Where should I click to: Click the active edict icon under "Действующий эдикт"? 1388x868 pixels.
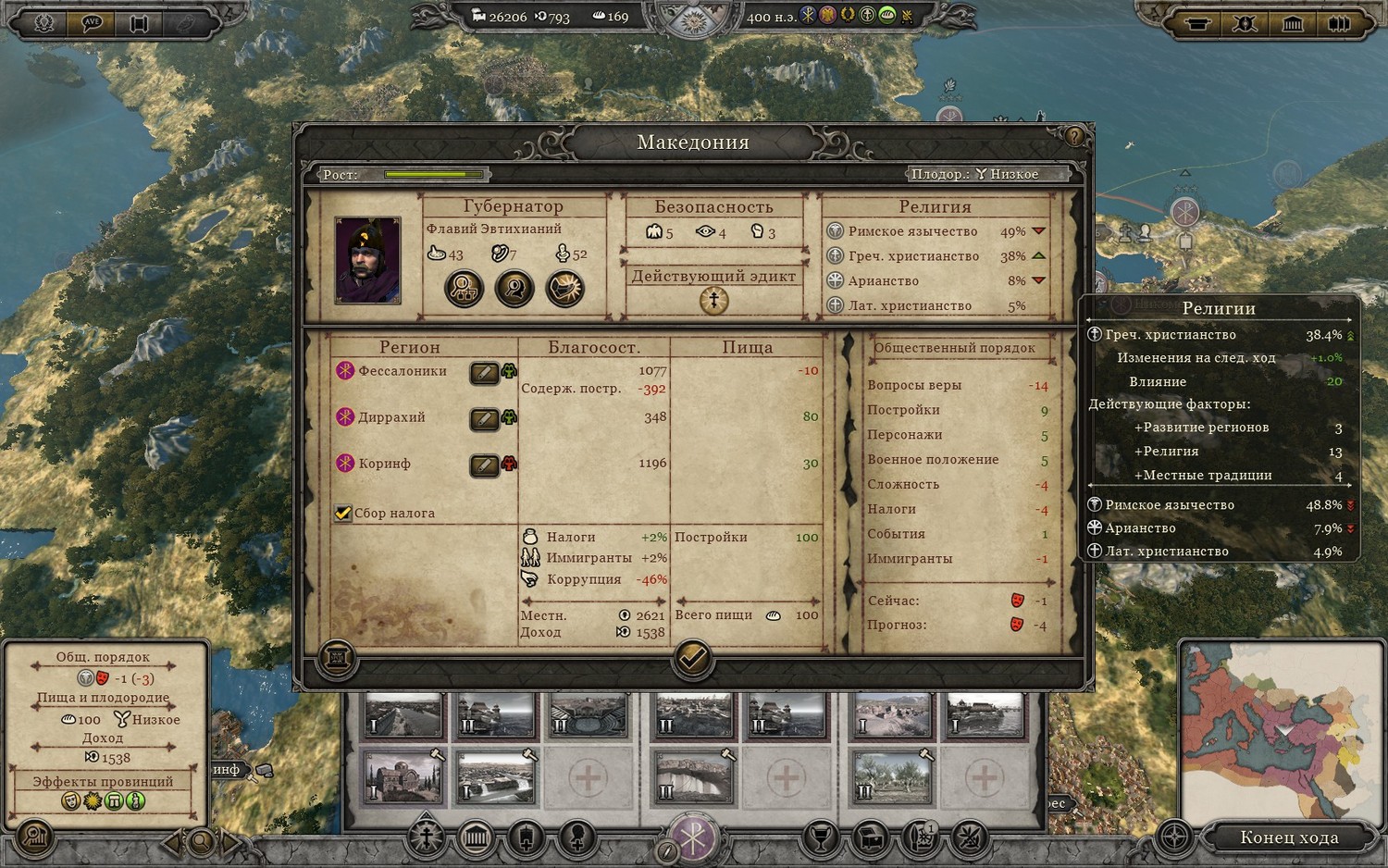(x=713, y=300)
